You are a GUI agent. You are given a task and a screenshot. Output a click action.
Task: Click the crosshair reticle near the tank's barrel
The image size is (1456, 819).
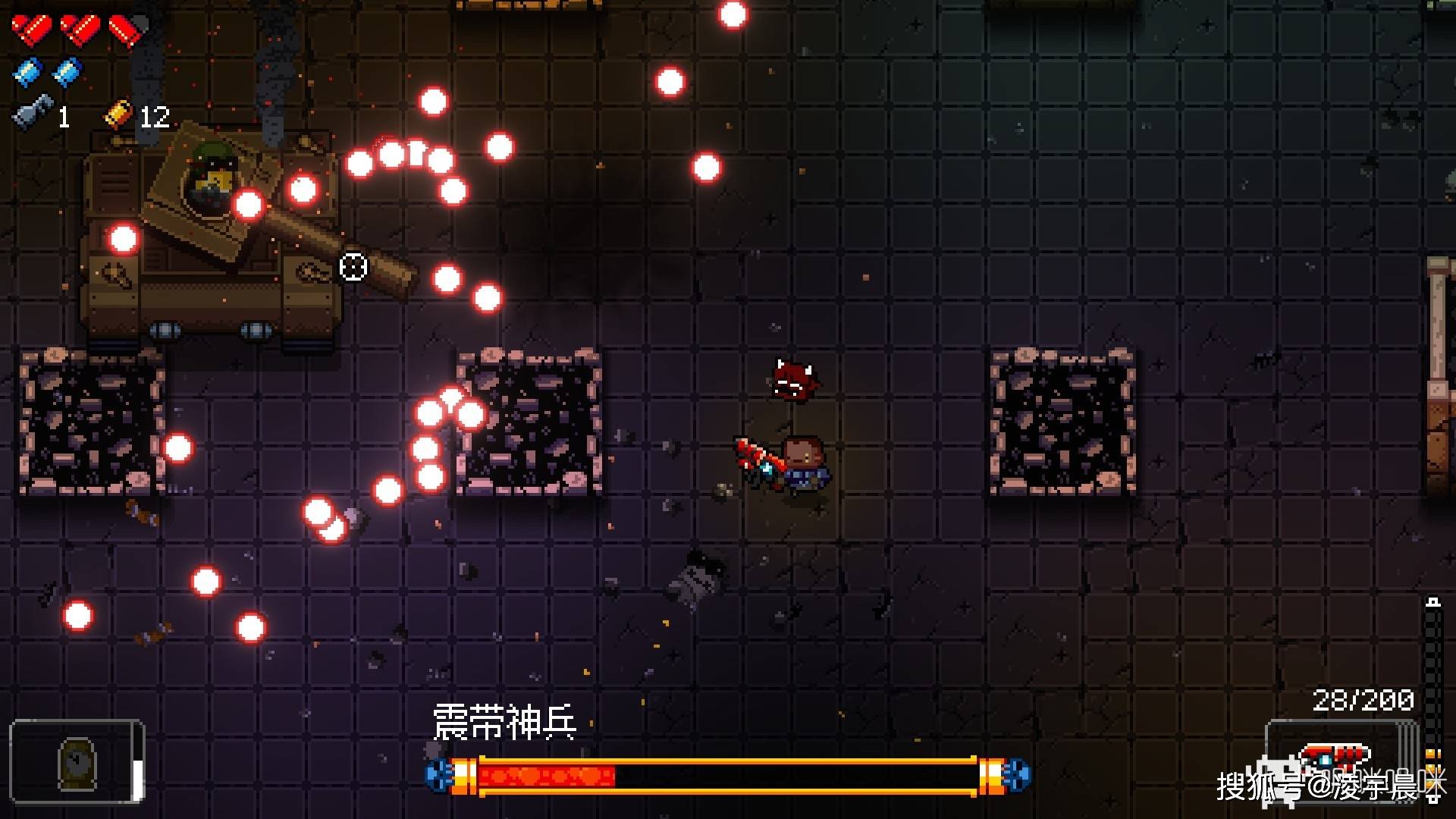point(353,266)
